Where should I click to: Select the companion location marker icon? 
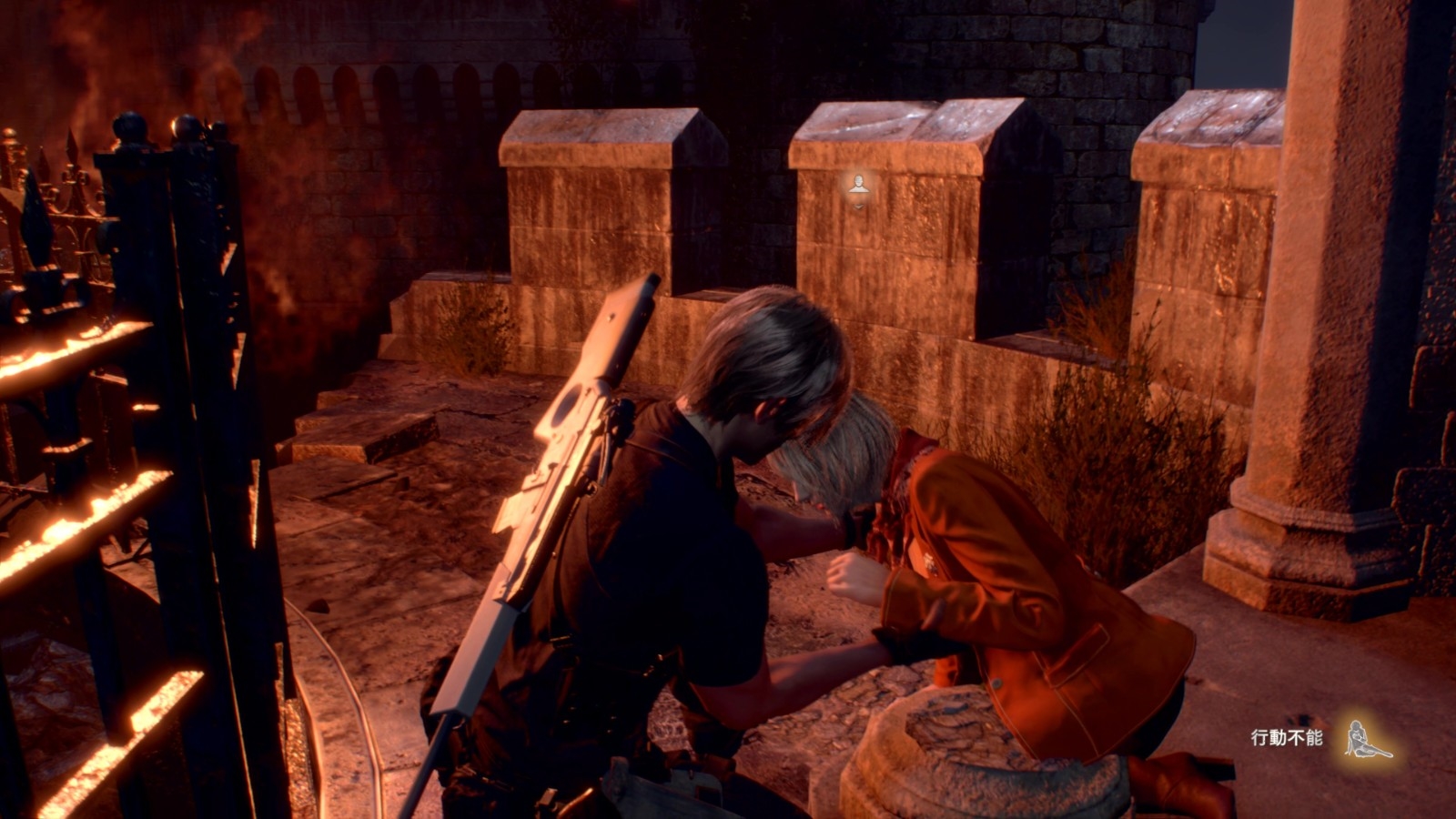click(858, 186)
